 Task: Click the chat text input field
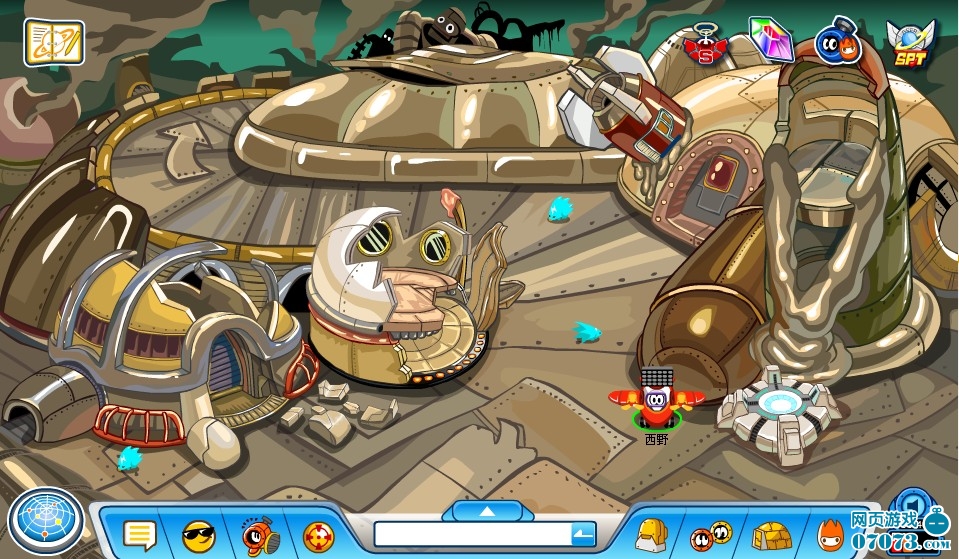[470, 535]
